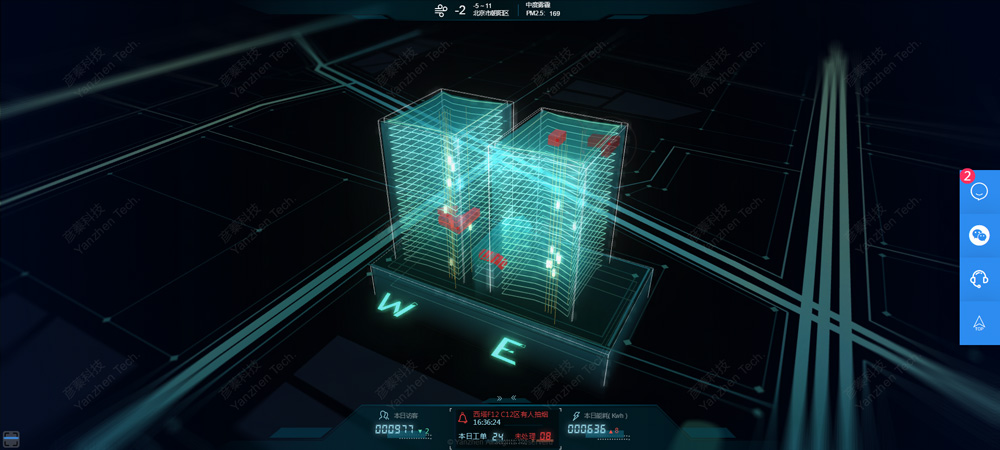Open the WeChat contact button

coord(979,235)
